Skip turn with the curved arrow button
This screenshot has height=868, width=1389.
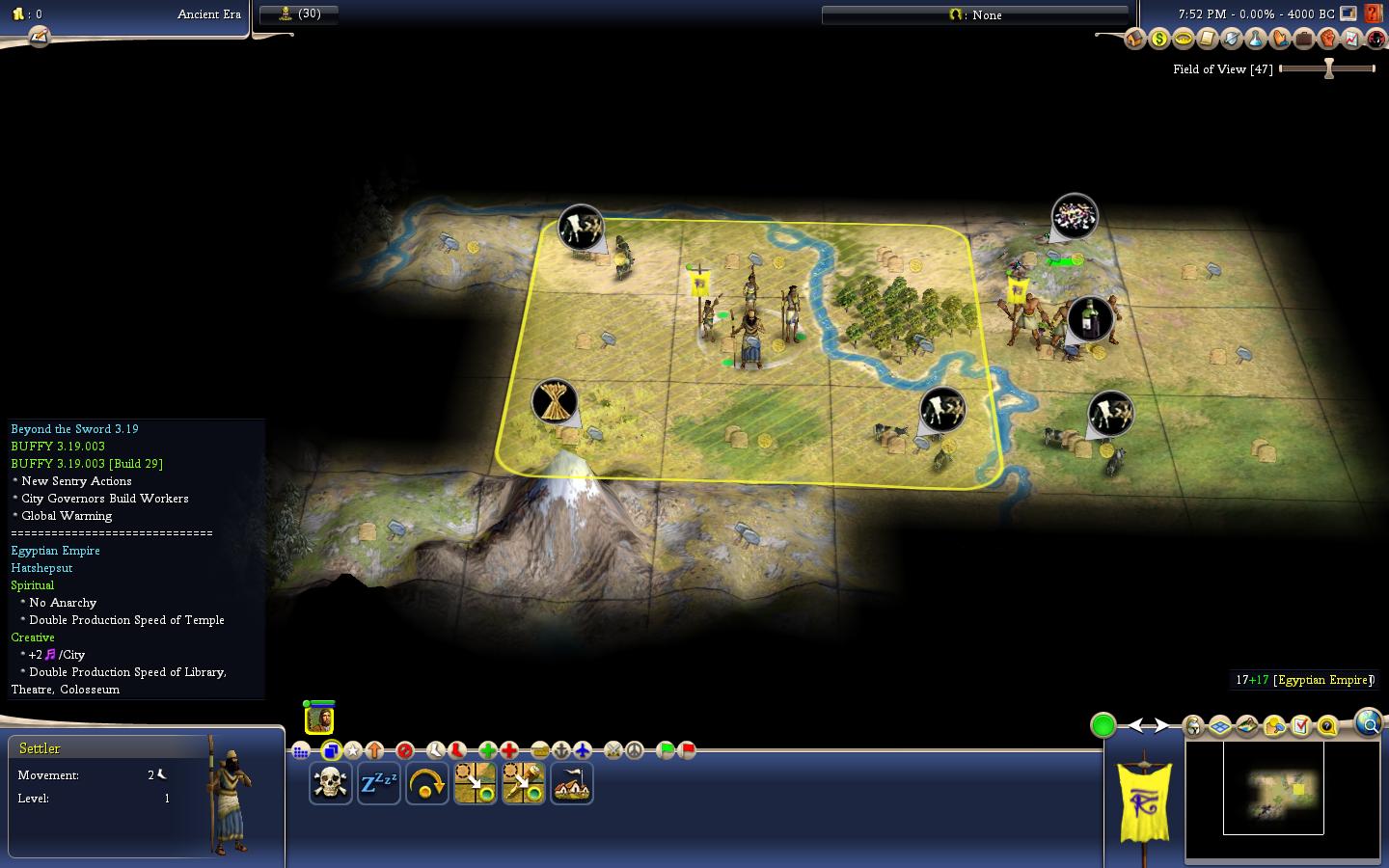(x=426, y=783)
